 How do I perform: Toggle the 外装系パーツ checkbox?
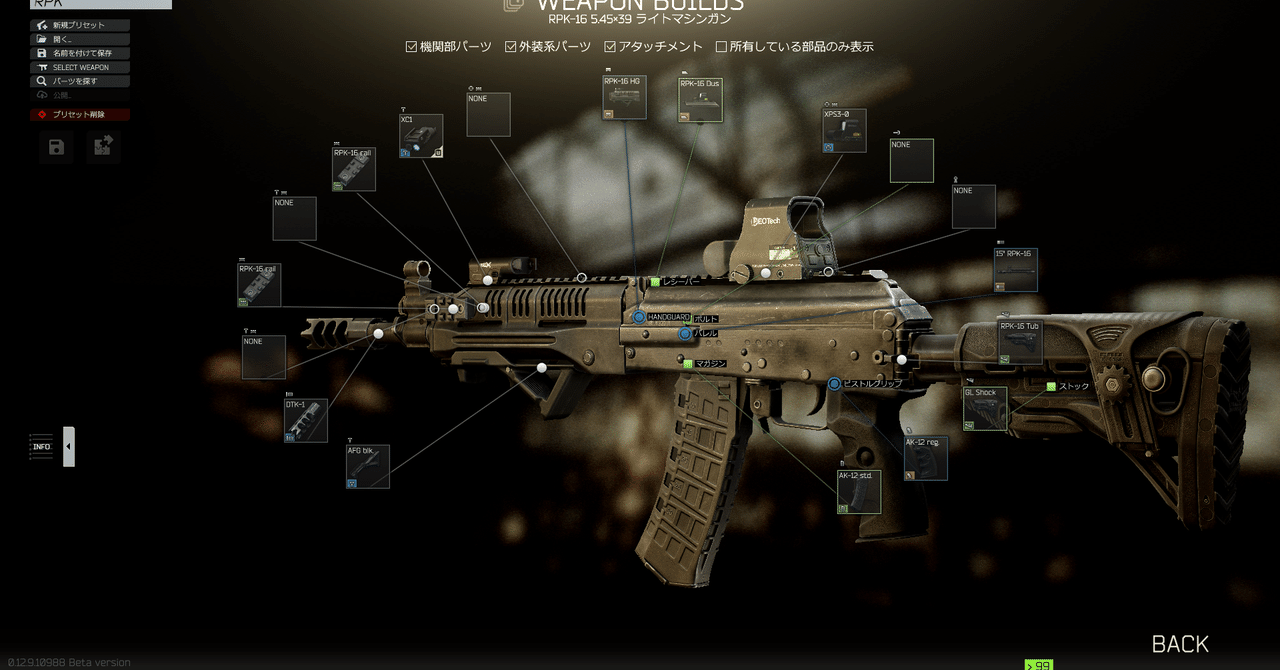pos(511,47)
